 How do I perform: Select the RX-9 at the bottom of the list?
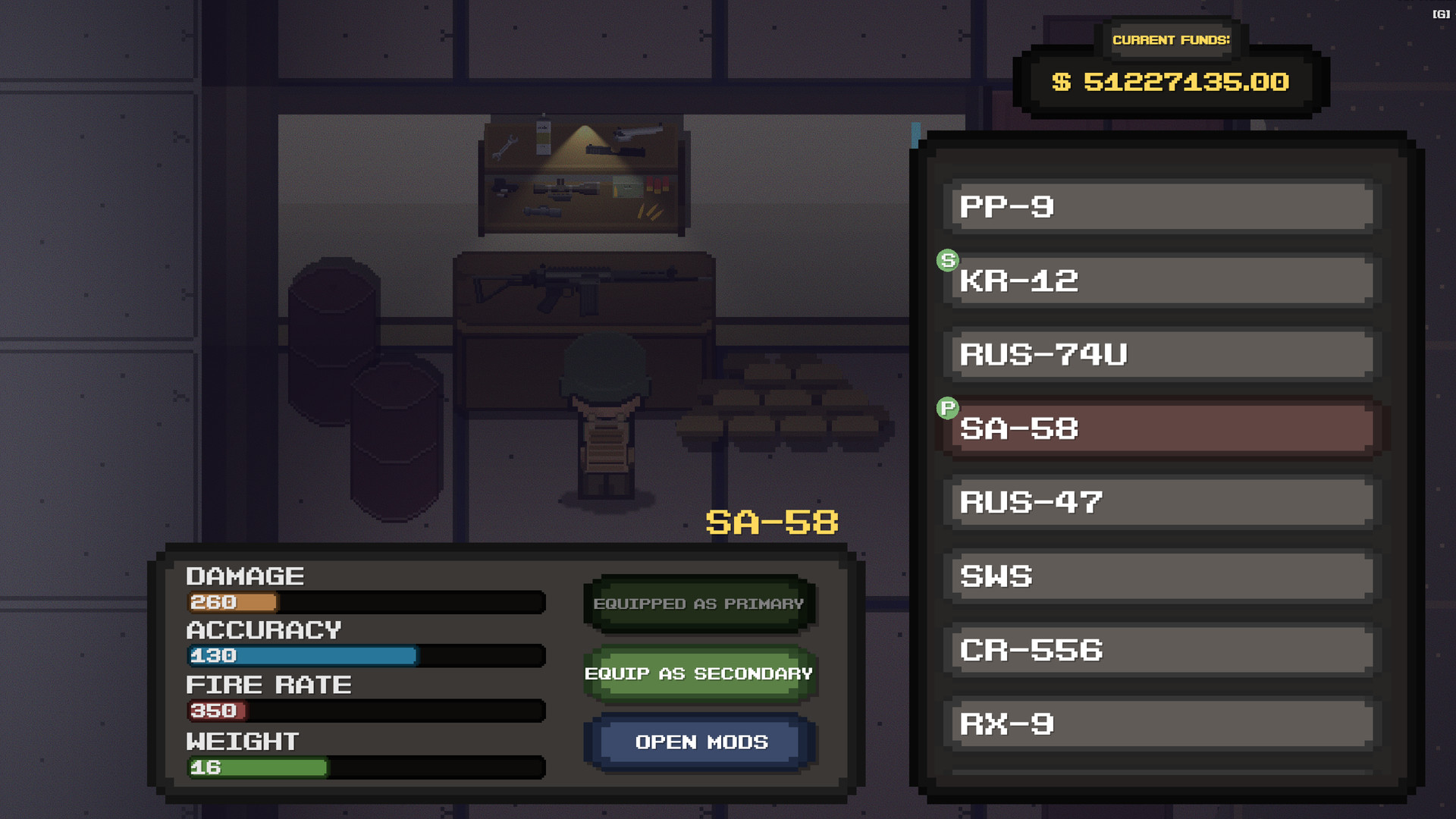click(x=1159, y=724)
